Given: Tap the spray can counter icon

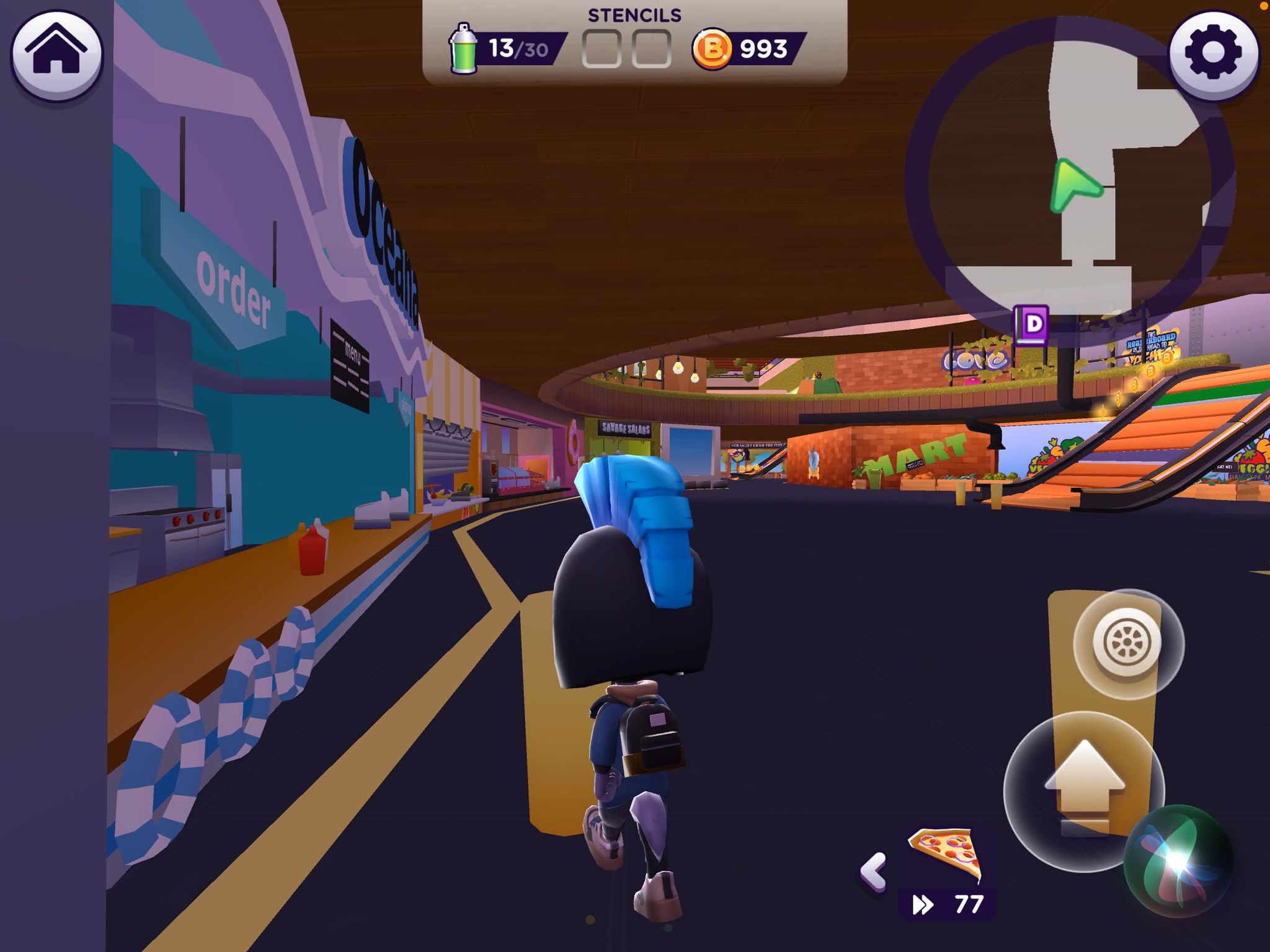Looking at the screenshot, I should tap(463, 49).
